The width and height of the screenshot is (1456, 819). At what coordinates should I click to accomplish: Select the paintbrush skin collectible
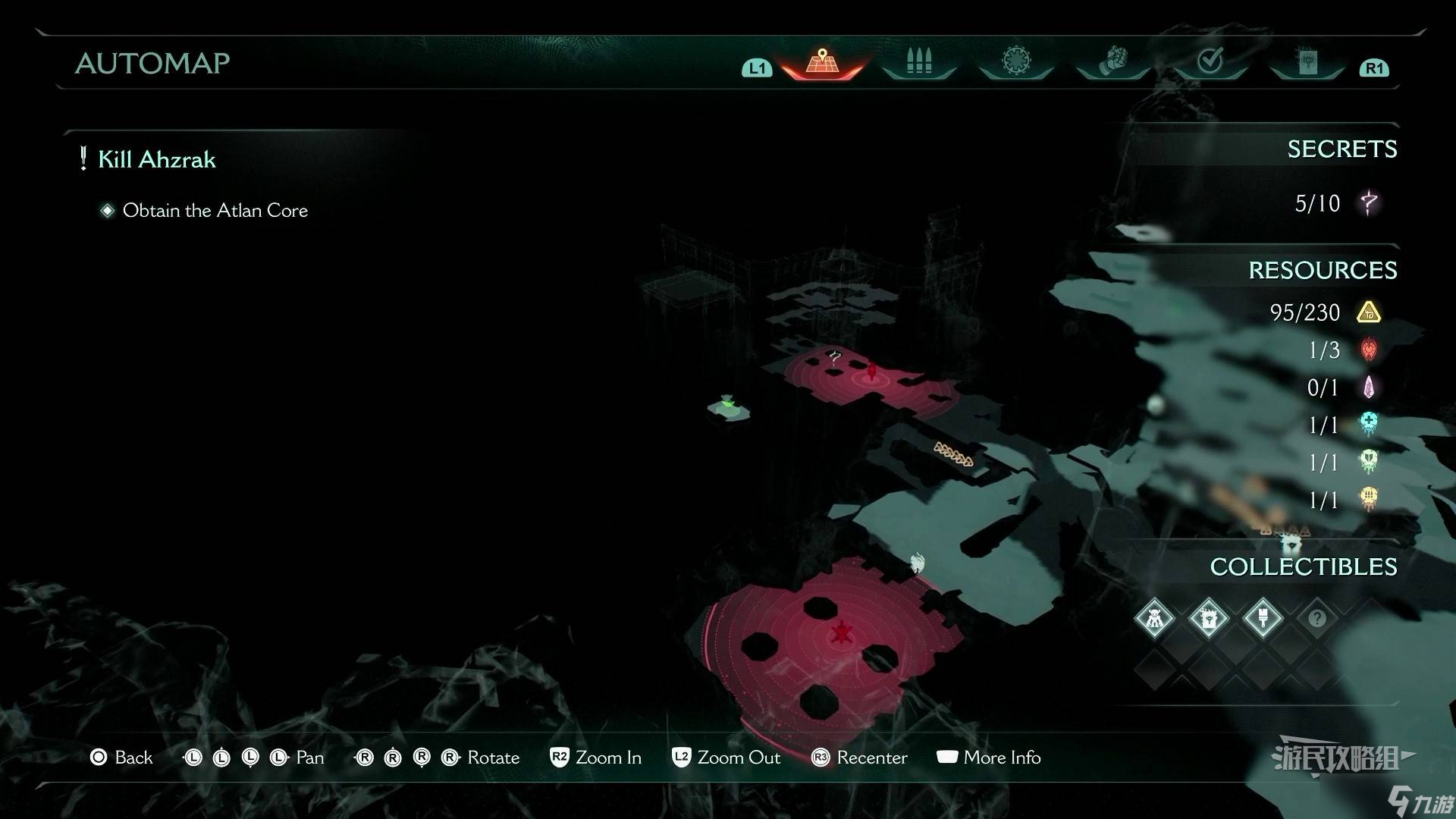(x=1263, y=618)
